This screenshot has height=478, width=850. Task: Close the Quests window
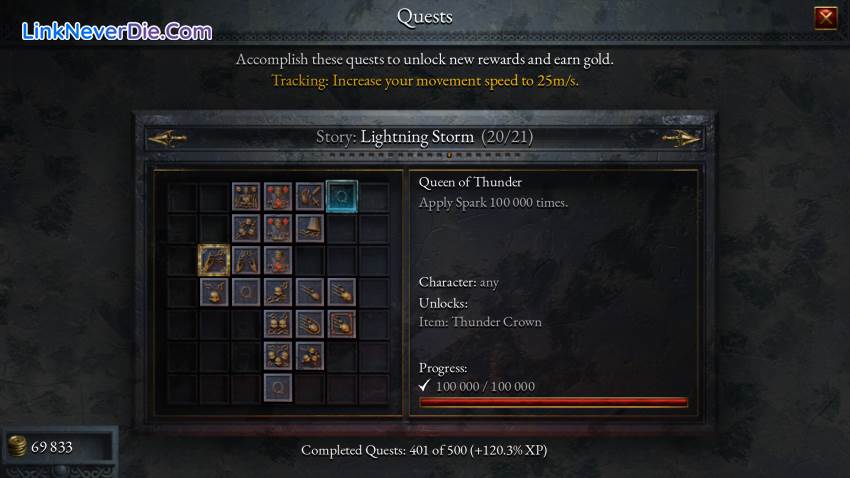[825, 17]
